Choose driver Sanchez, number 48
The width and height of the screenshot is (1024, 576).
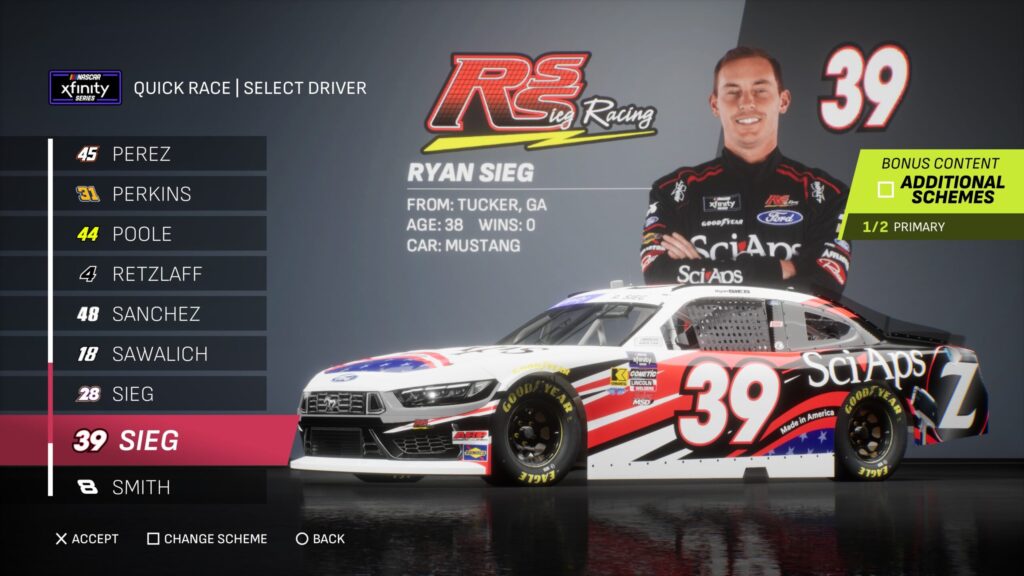tap(155, 314)
